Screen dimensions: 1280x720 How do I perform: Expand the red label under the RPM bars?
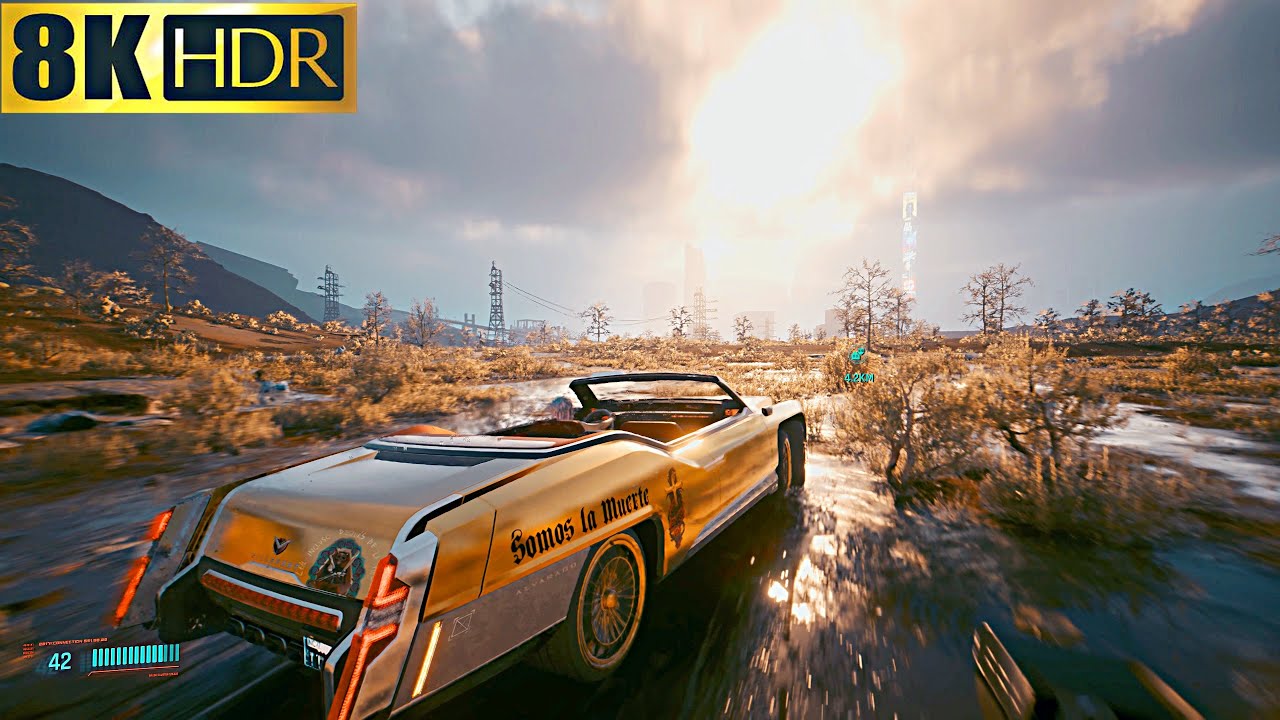coord(161,674)
